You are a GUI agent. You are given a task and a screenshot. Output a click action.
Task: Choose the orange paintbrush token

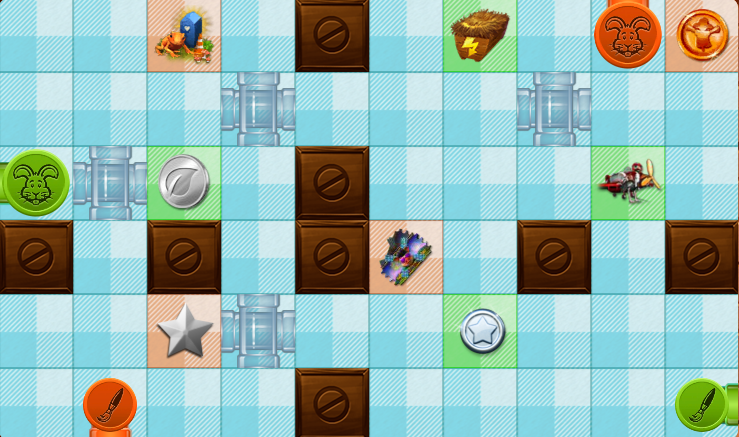(x=109, y=405)
